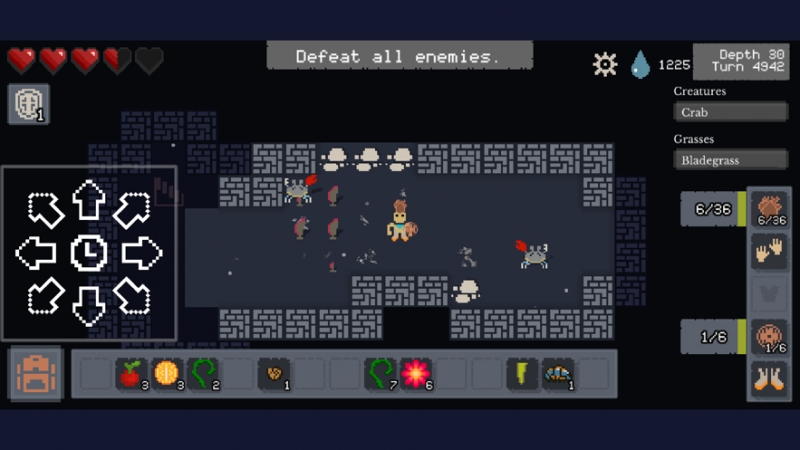Select the brown nut item slot

pos(273,374)
